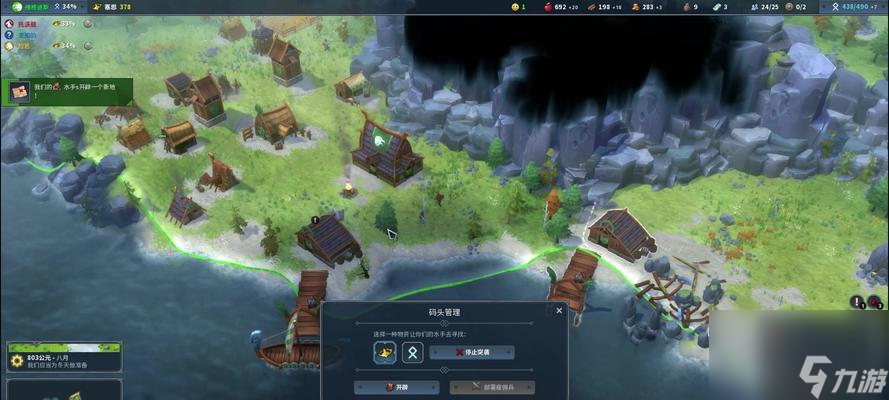
Task: Select the fame horn resource option
Action: (385, 352)
